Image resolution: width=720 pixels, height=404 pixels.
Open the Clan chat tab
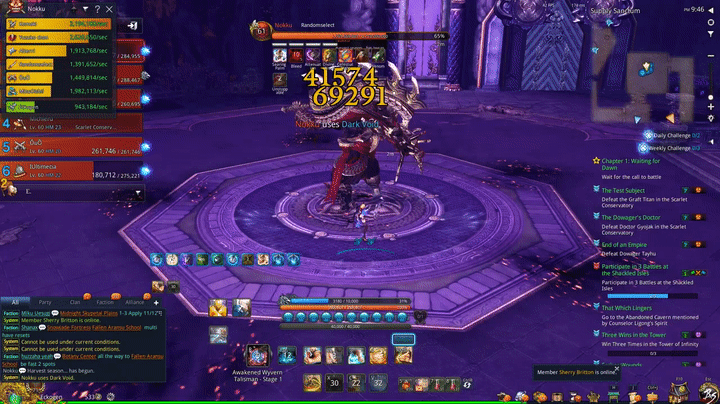tap(75, 301)
